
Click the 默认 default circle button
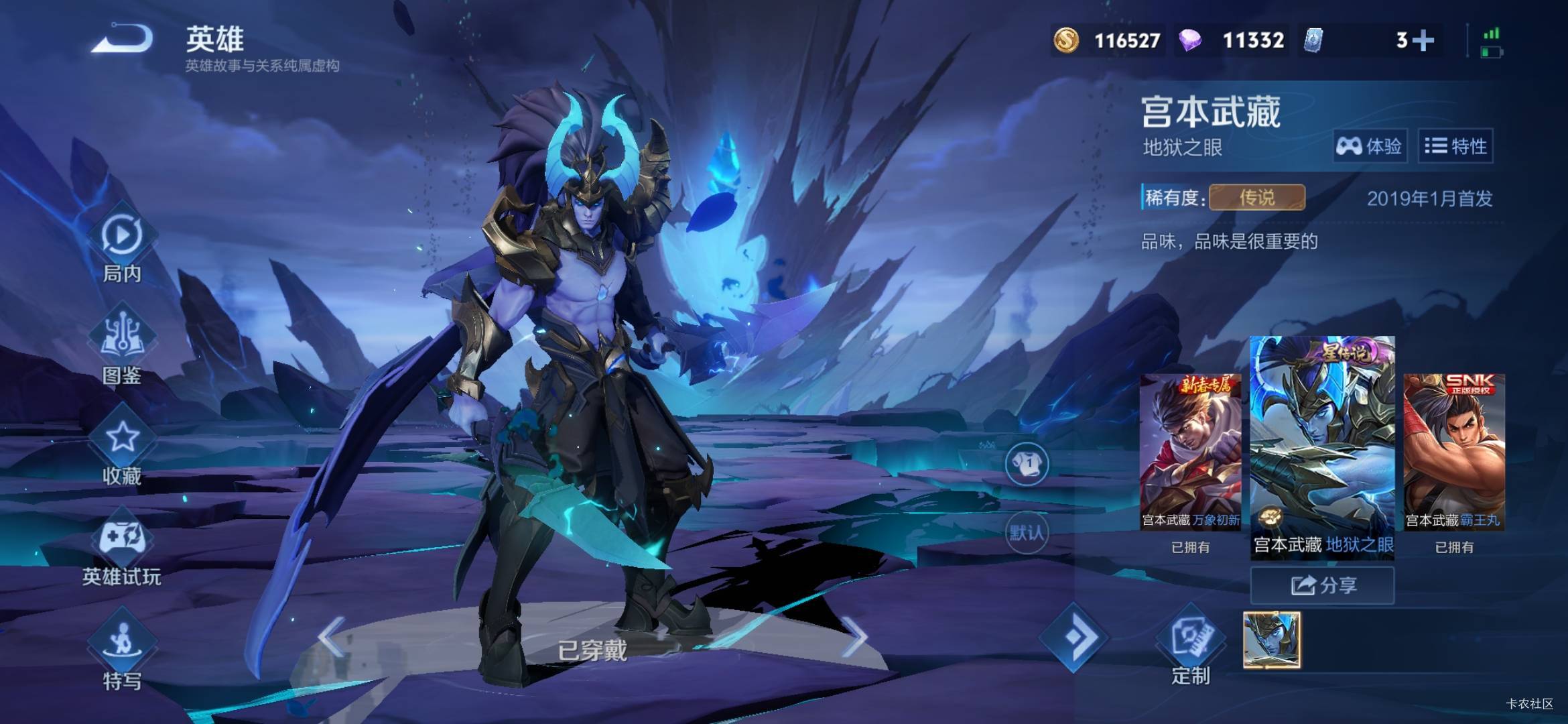1026,532
